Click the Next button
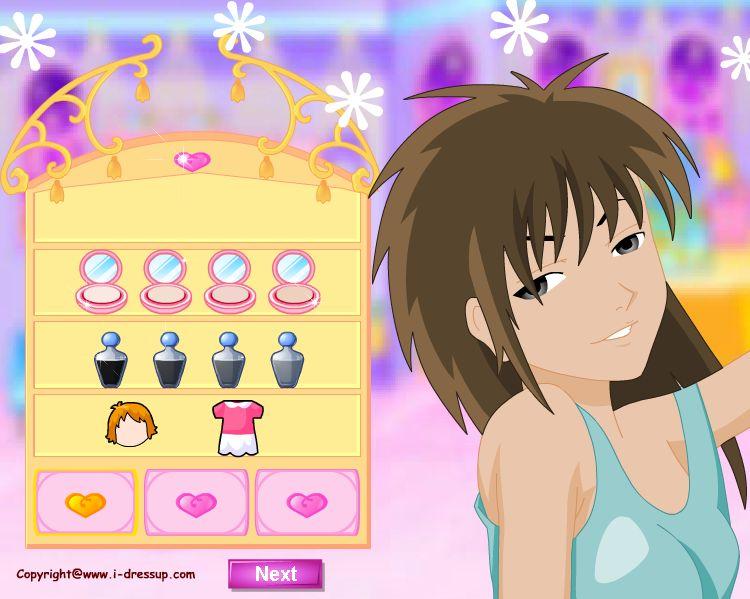The image size is (750, 599). tap(275, 574)
